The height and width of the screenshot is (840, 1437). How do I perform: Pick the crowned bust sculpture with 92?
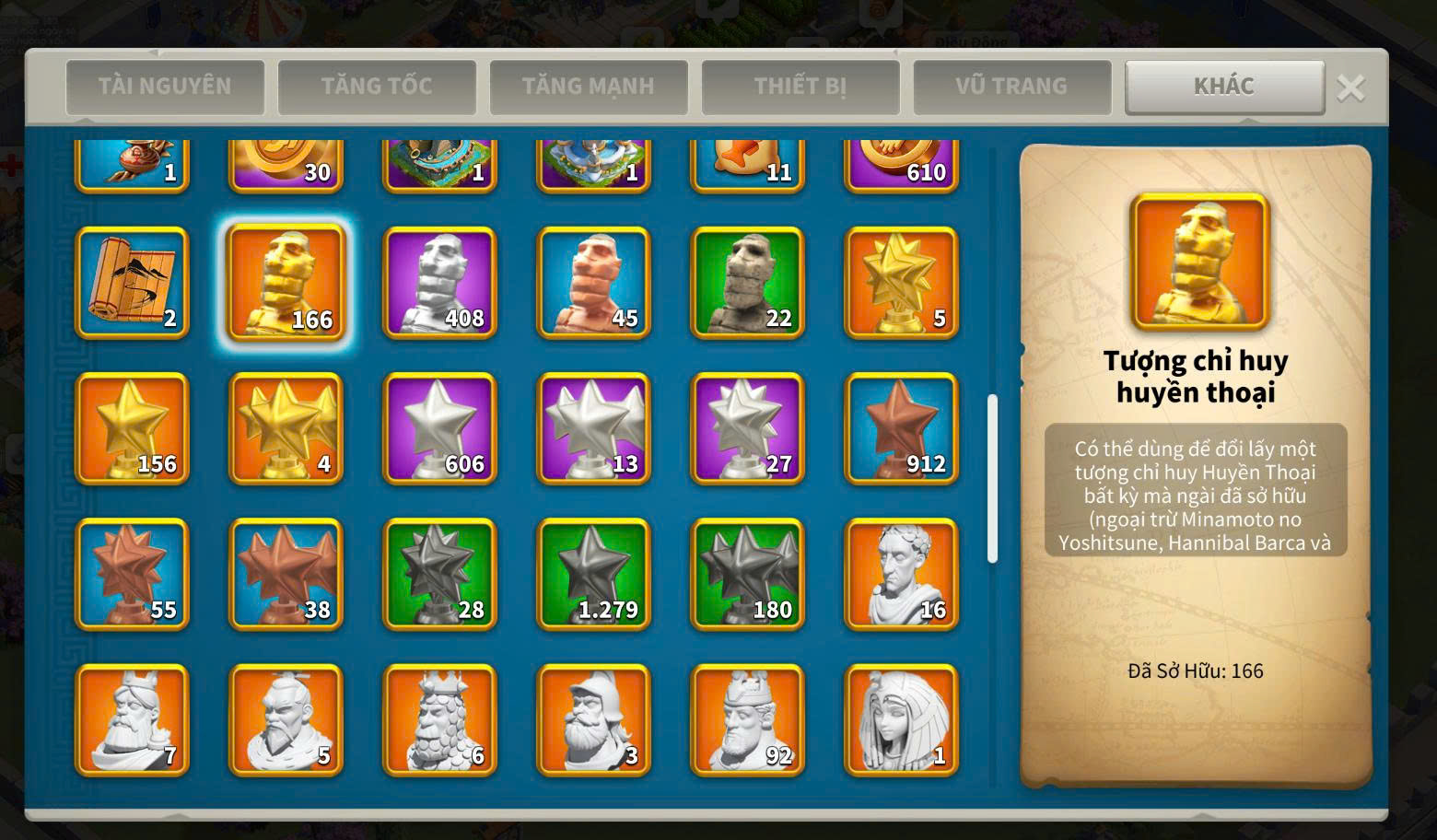[747, 719]
